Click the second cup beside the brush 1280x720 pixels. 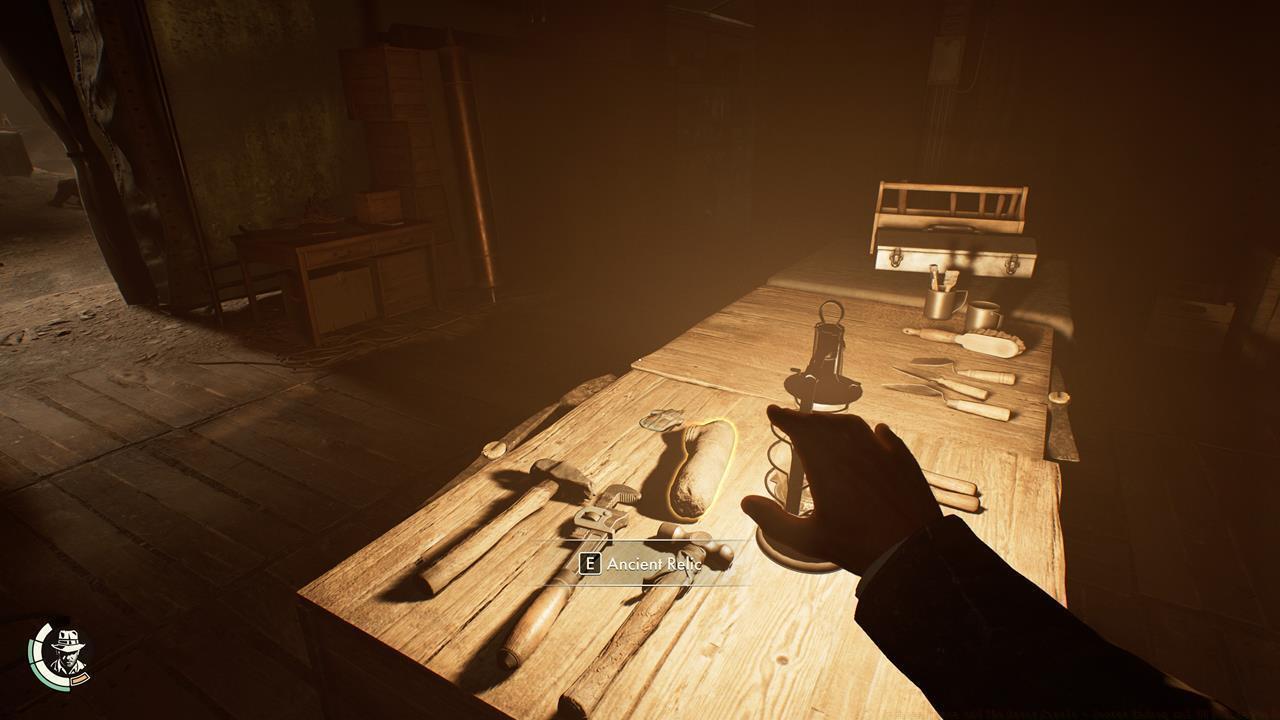tap(984, 313)
